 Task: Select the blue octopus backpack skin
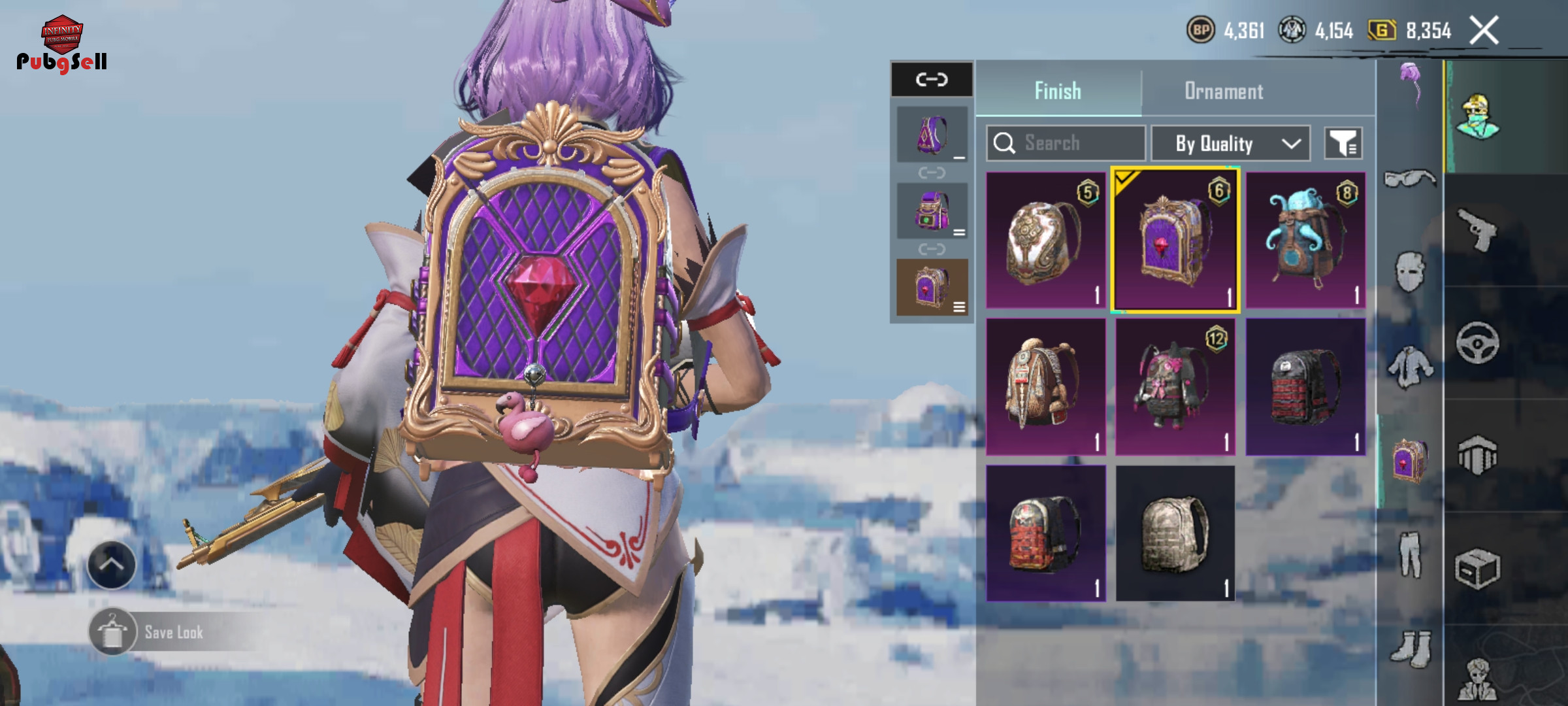coord(1305,240)
